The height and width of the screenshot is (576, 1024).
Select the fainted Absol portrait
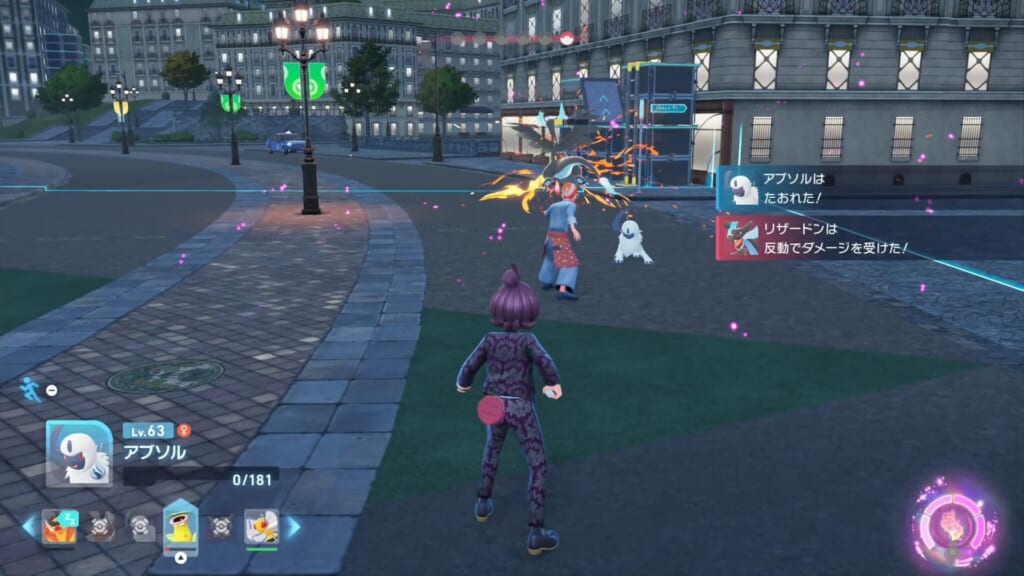tap(79, 452)
